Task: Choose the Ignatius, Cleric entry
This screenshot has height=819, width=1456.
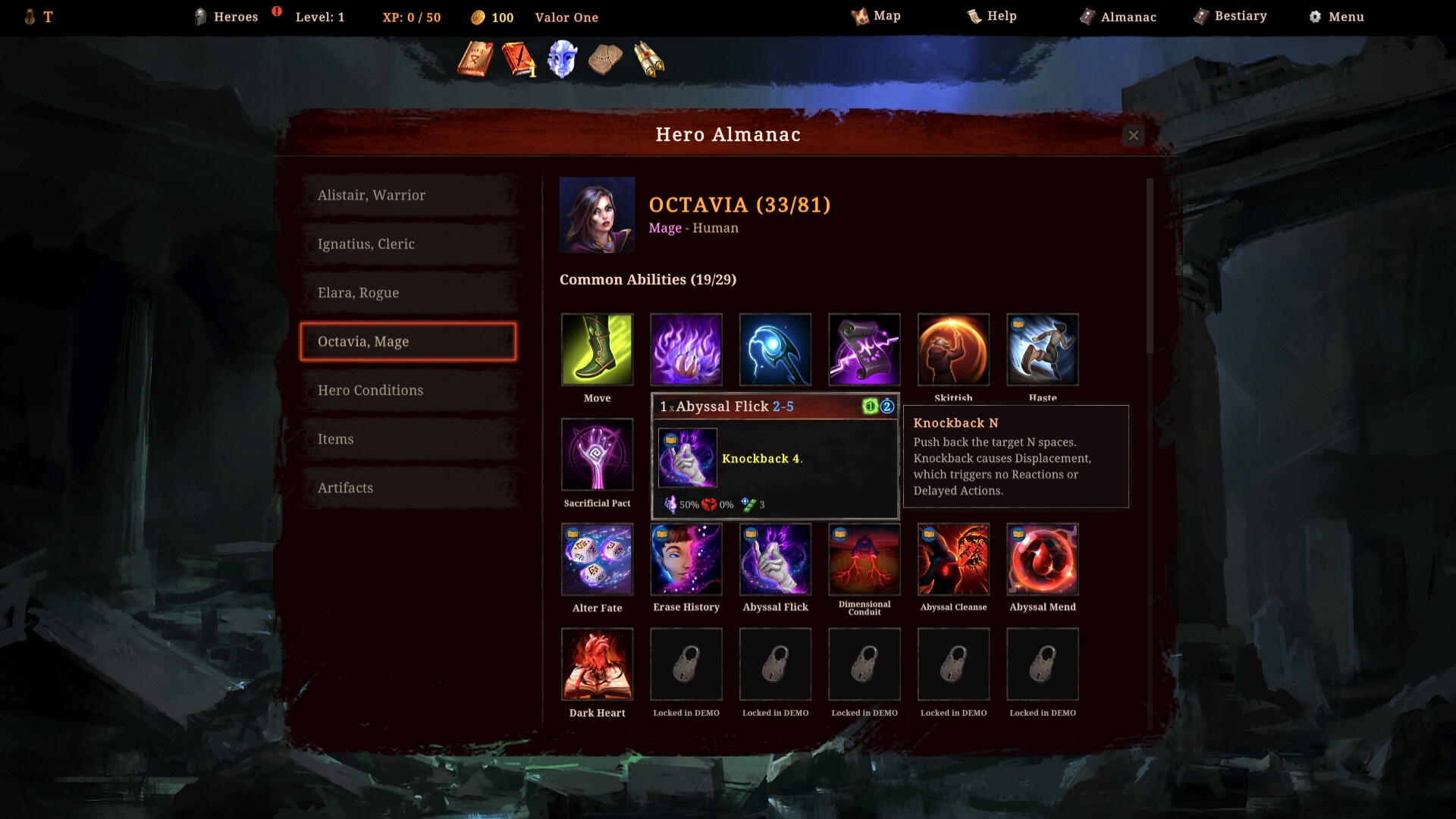Action: 408,244
